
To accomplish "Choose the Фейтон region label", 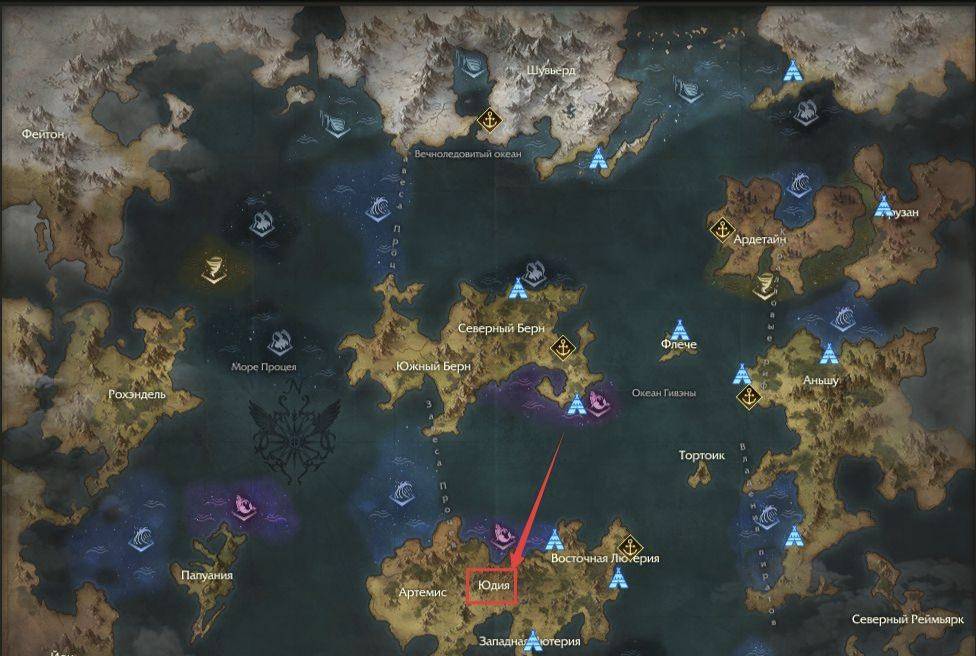I will pyautogui.click(x=43, y=133).
